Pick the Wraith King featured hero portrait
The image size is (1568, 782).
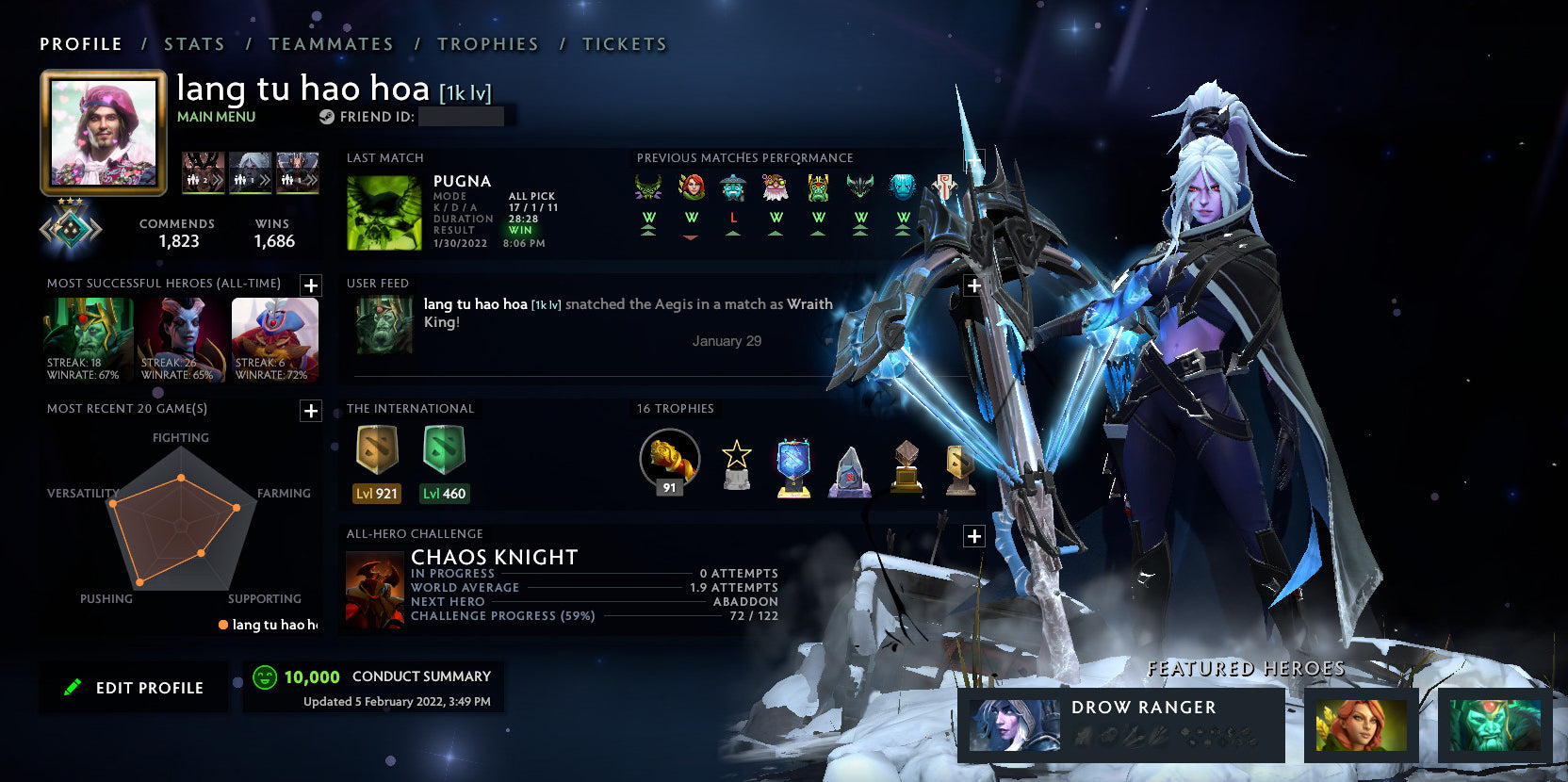click(1494, 725)
